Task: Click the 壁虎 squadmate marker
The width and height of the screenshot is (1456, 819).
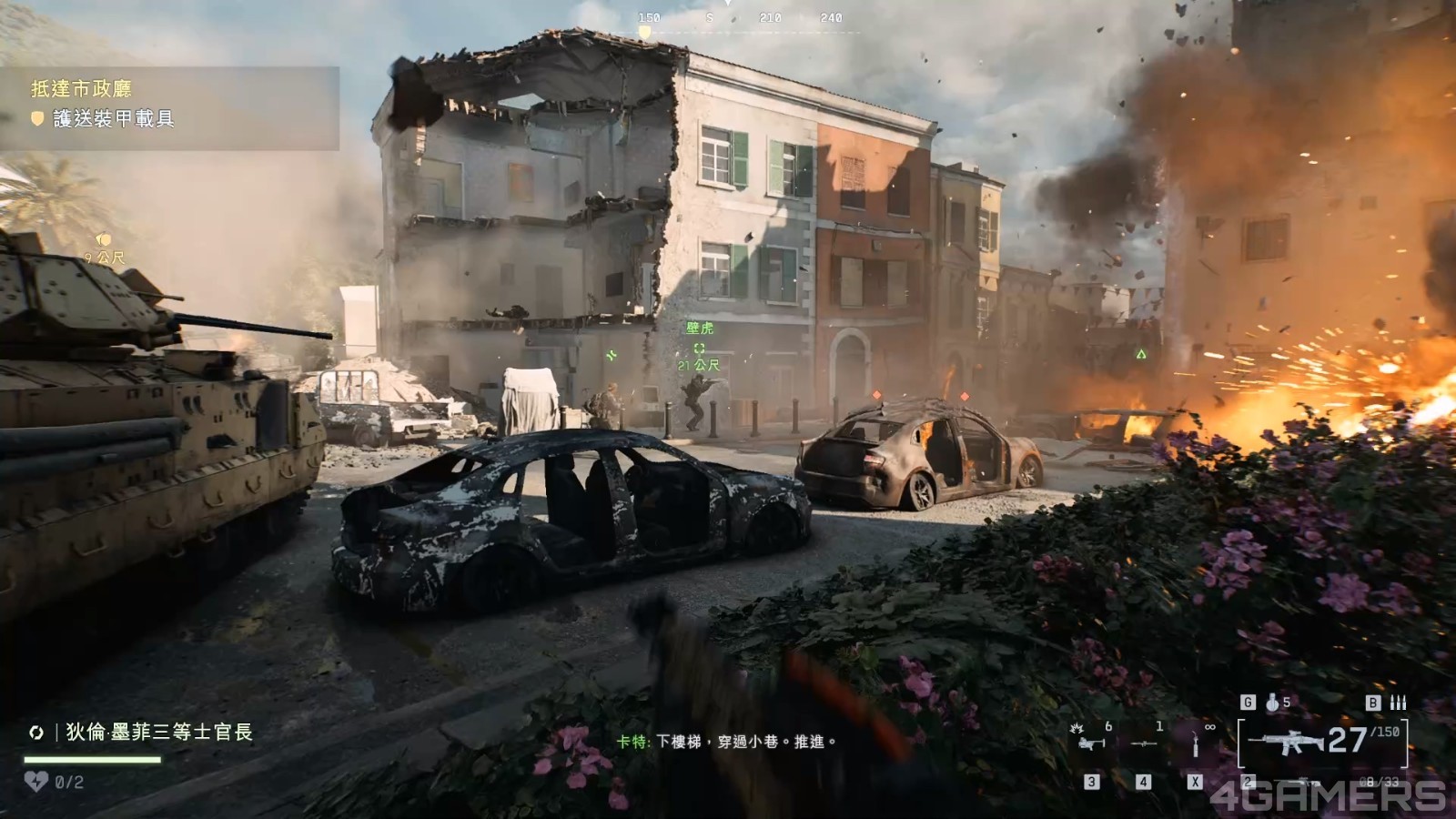Action: point(699,349)
